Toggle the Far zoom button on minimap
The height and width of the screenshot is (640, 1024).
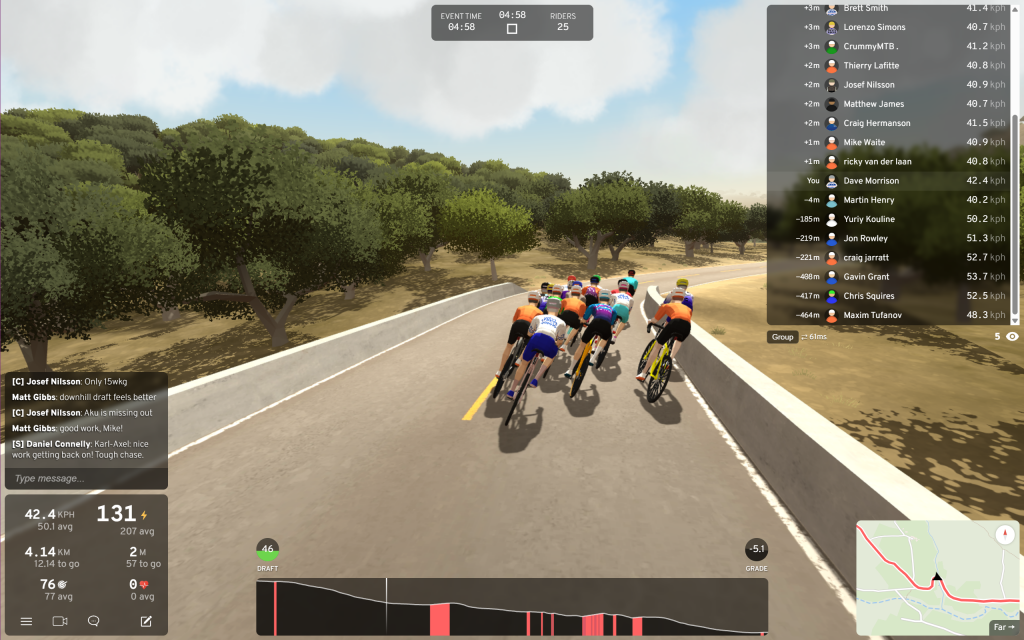[x=1003, y=628]
